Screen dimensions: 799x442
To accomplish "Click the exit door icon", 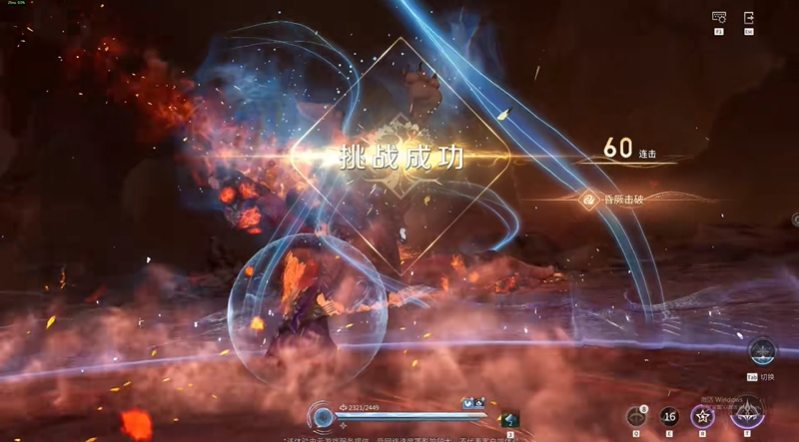I will 749,18.
